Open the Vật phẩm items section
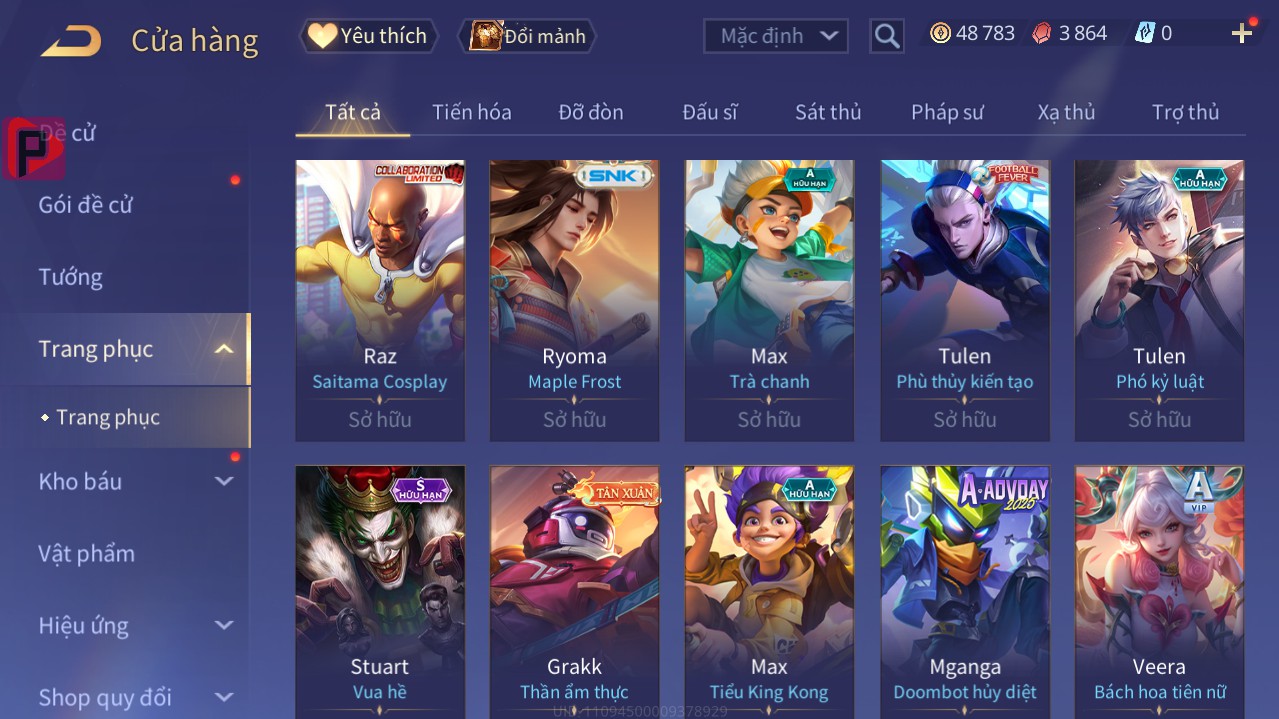This screenshot has width=1279, height=719. [x=87, y=553]
